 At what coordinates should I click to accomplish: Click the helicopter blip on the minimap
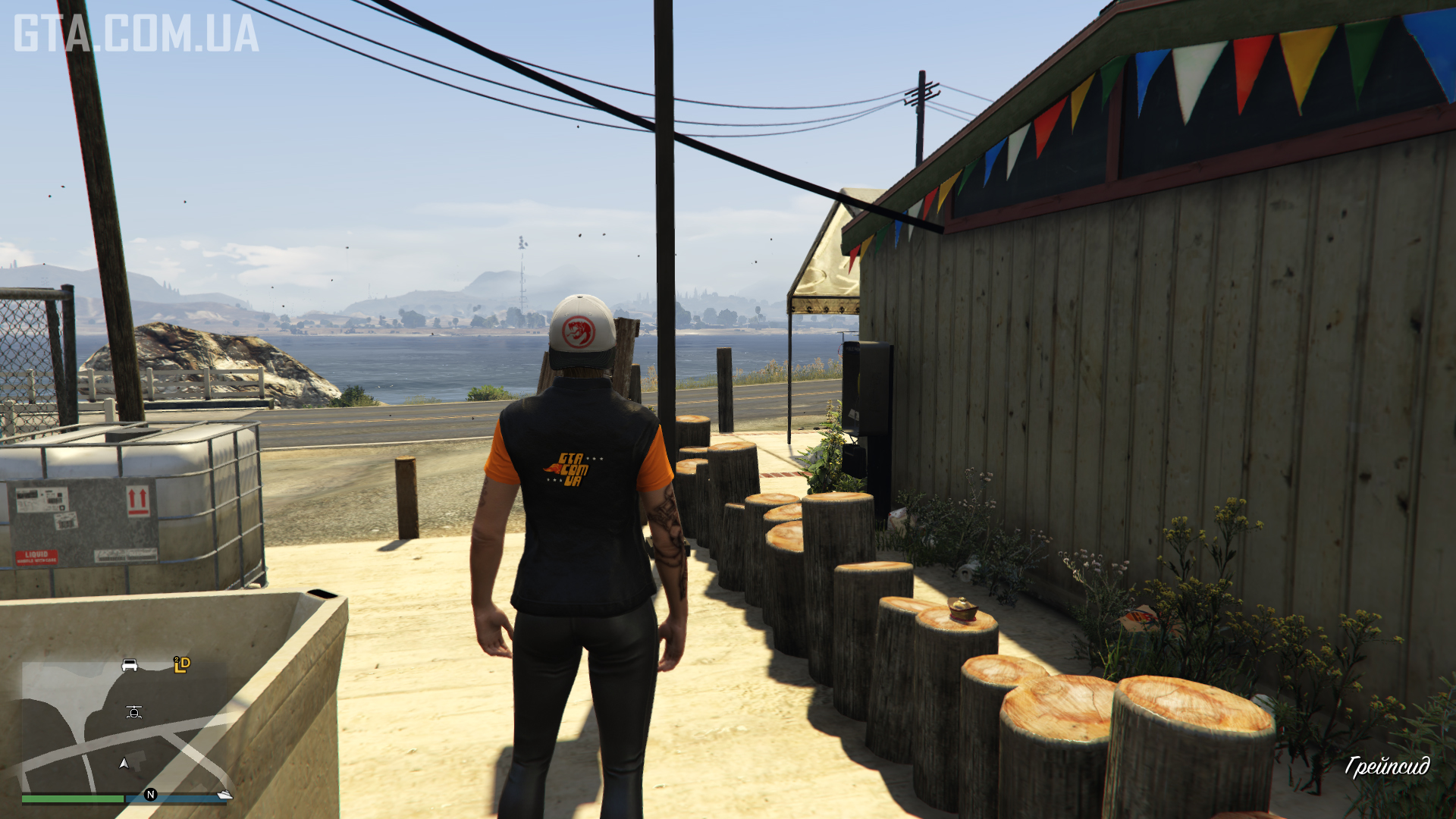click(x=134, y=711)
